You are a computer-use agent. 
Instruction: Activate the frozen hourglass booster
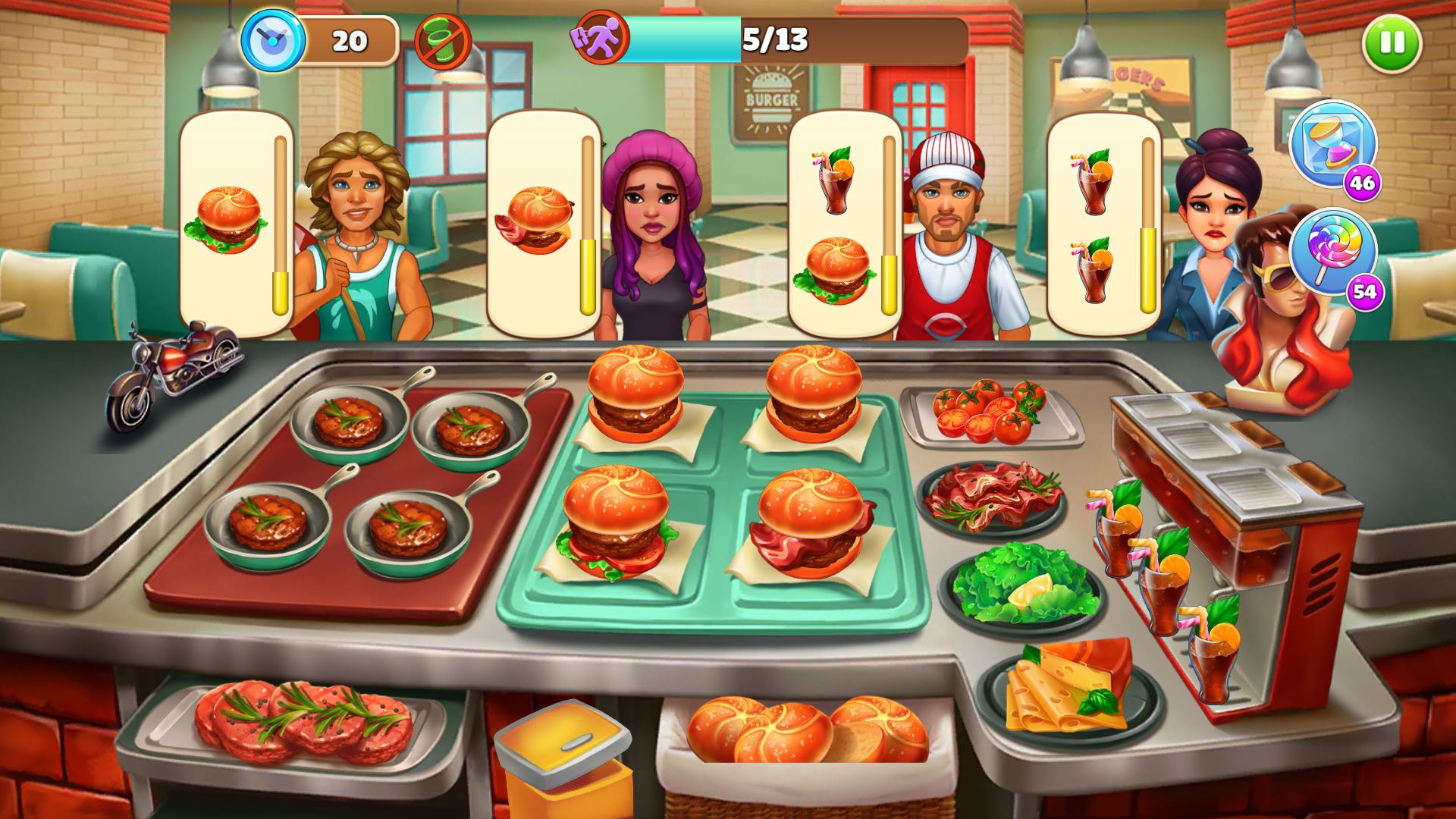(1332, 144)
